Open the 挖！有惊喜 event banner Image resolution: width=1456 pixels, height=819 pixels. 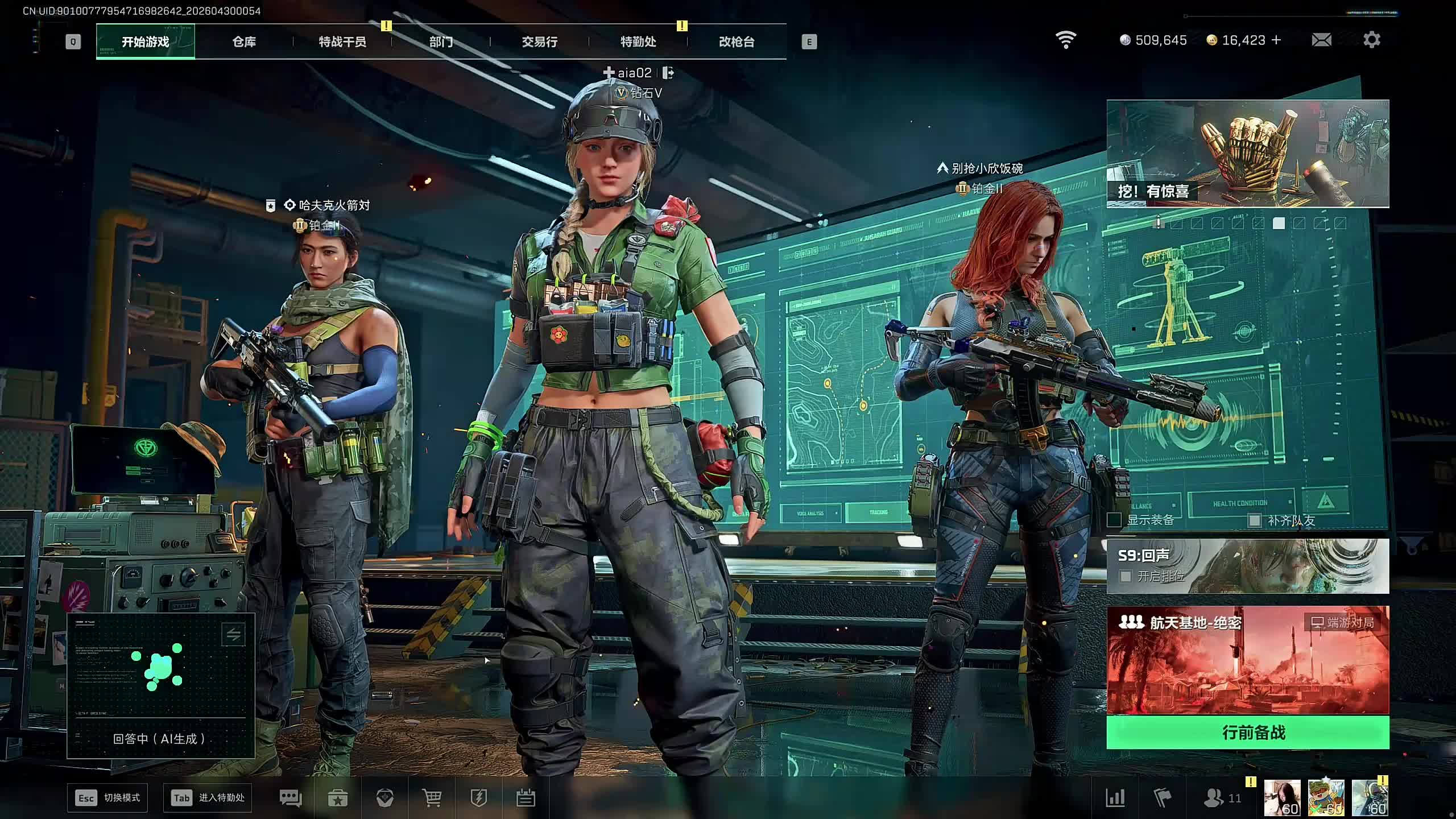(x=1248, y=154)
